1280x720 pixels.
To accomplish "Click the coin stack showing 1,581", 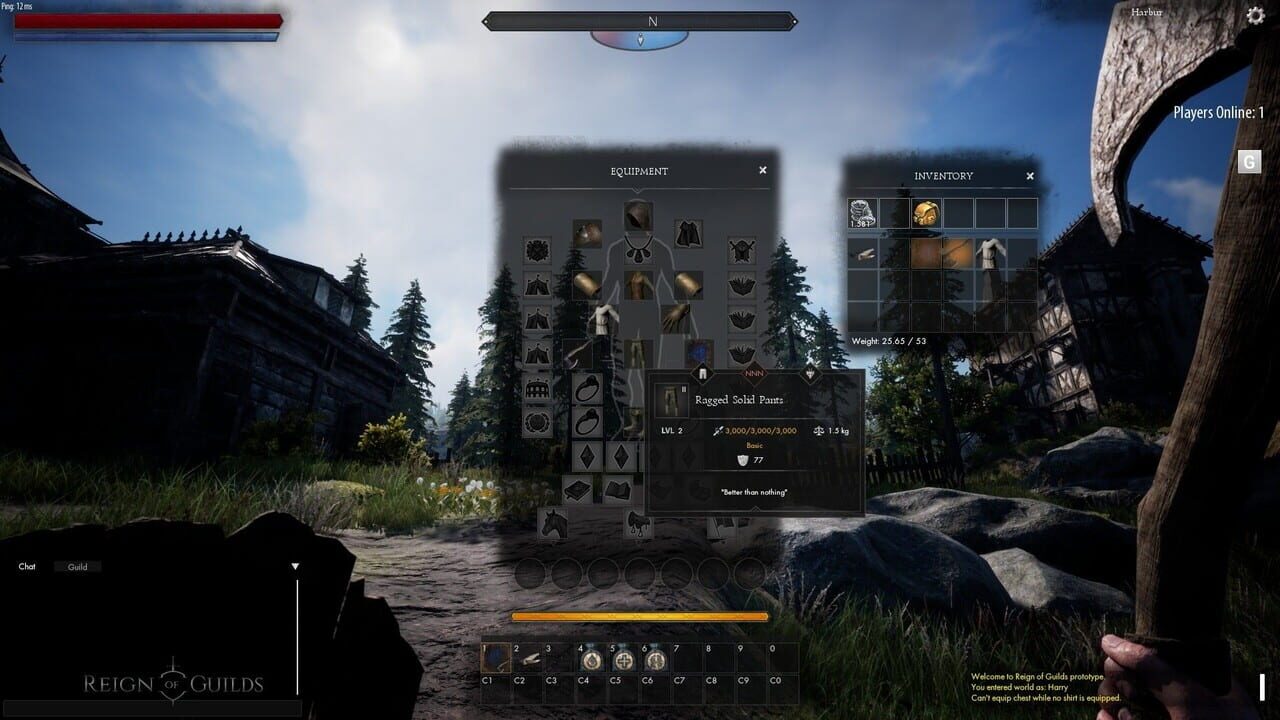I will click(862, 212).
